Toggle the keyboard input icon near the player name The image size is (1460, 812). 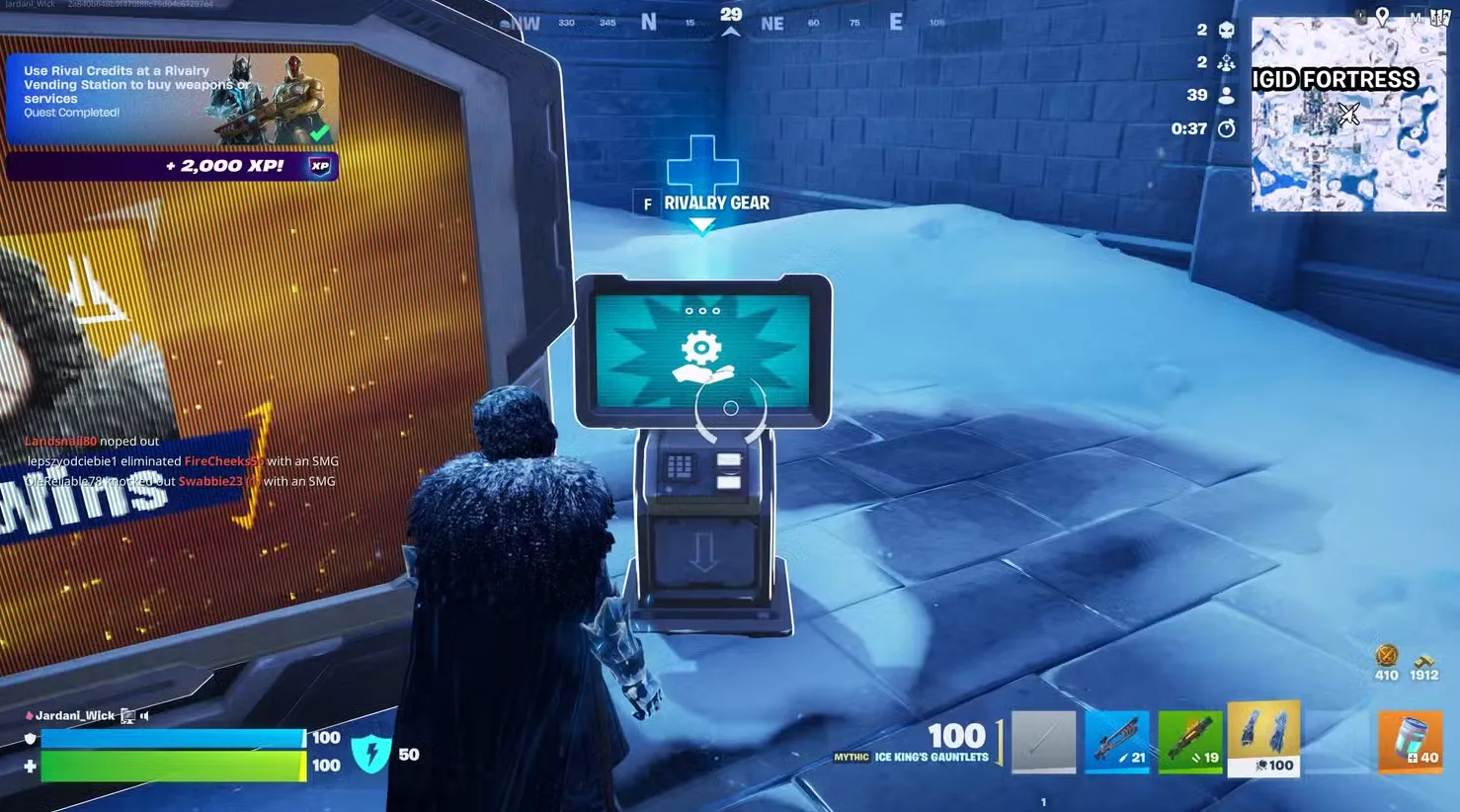[126, 715]
